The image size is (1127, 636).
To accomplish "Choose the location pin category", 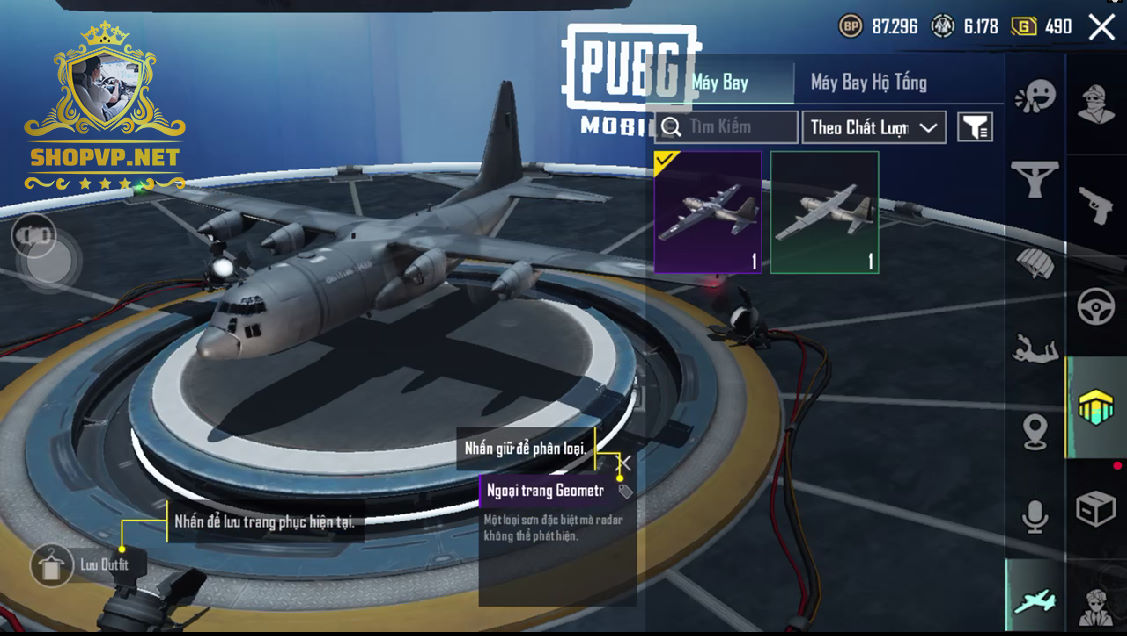I will click(x=1035, y=432).
